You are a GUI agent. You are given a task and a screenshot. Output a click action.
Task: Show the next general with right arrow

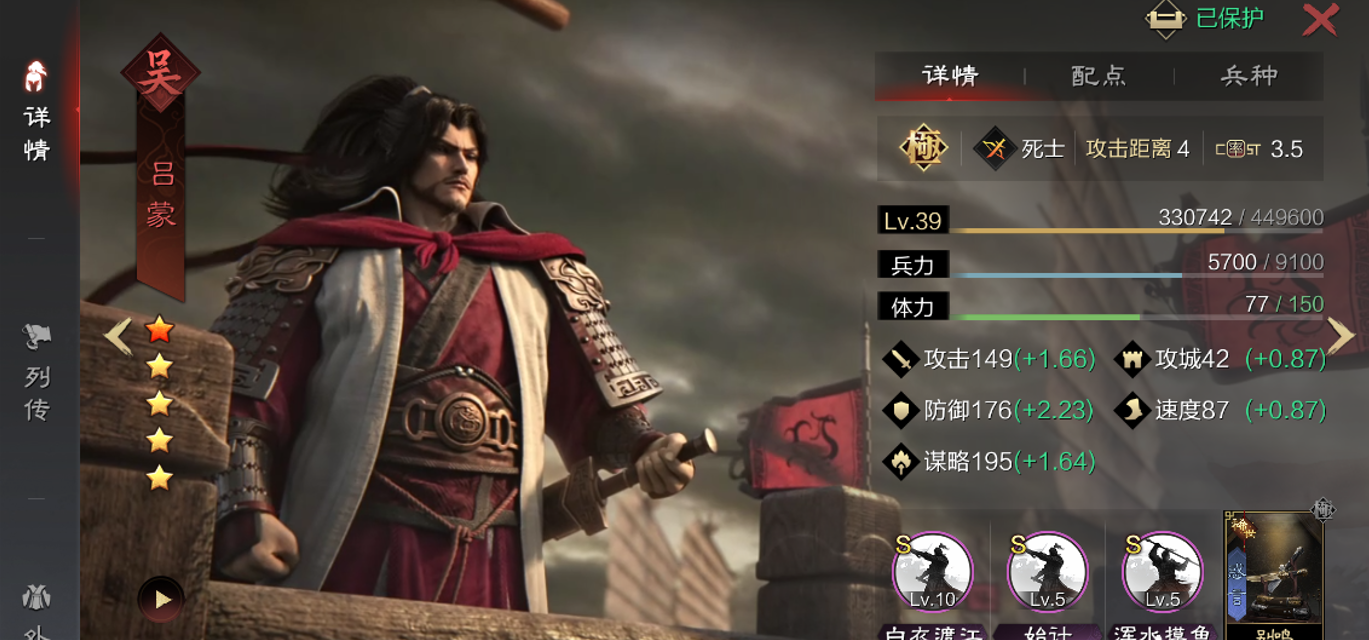click(x=1341, y=336)
